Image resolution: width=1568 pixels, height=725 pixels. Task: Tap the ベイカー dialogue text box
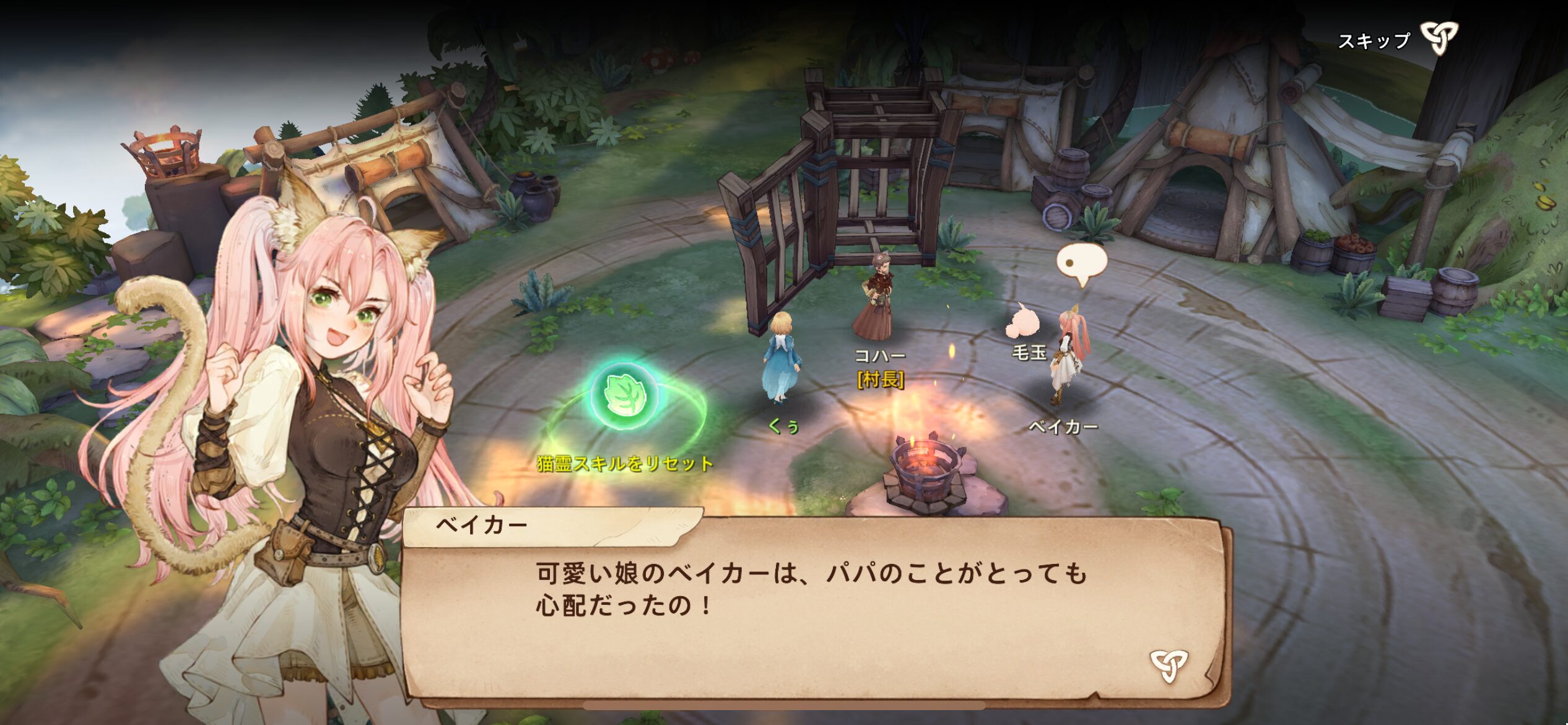(811, 613)
